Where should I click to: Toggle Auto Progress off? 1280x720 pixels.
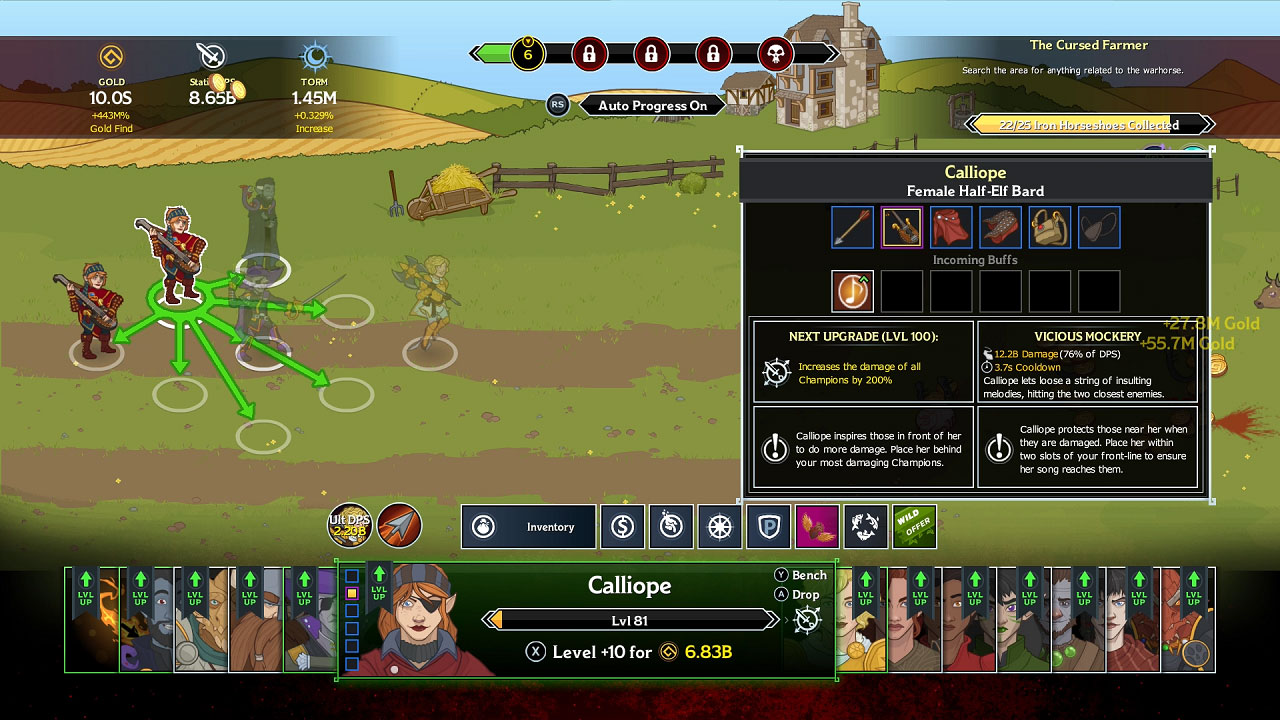coord(651,105)
